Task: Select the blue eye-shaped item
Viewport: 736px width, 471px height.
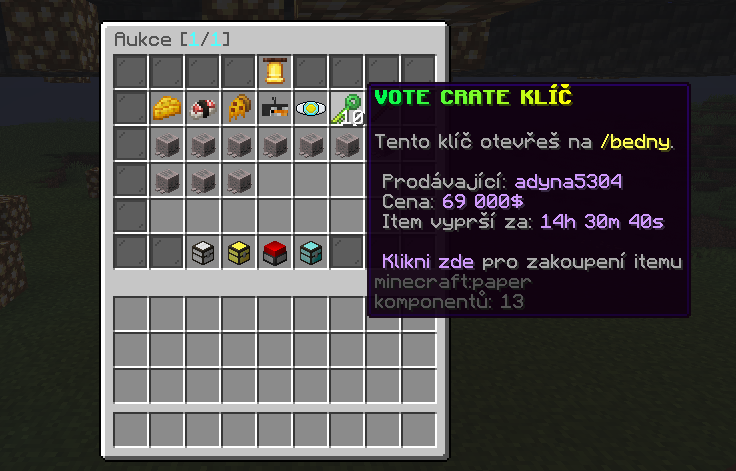Action: pyautogui.click(x=311, y=107)
